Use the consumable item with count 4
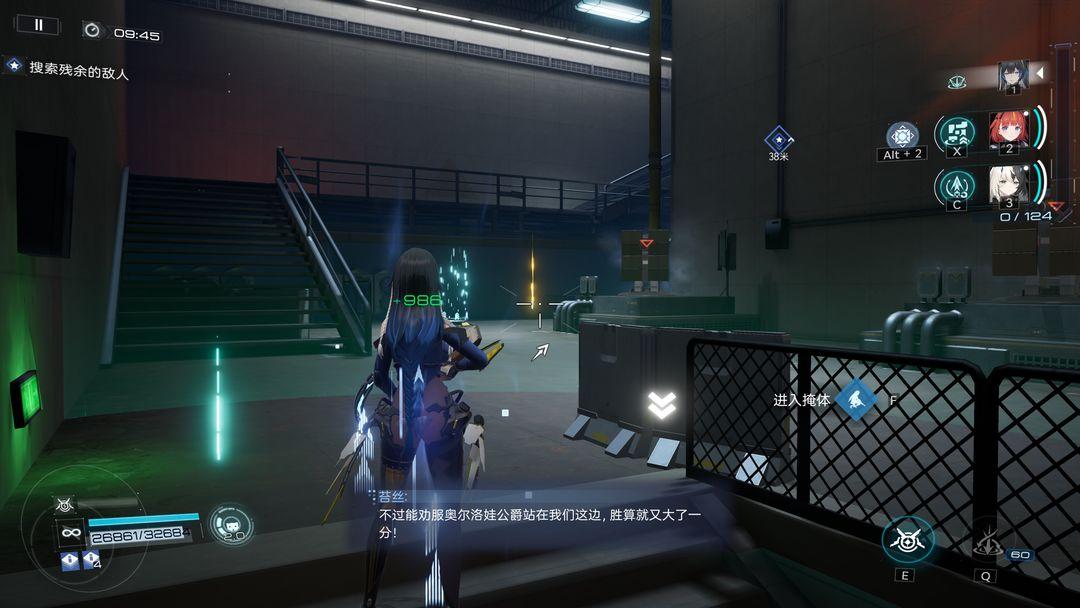 pos(91,561)
